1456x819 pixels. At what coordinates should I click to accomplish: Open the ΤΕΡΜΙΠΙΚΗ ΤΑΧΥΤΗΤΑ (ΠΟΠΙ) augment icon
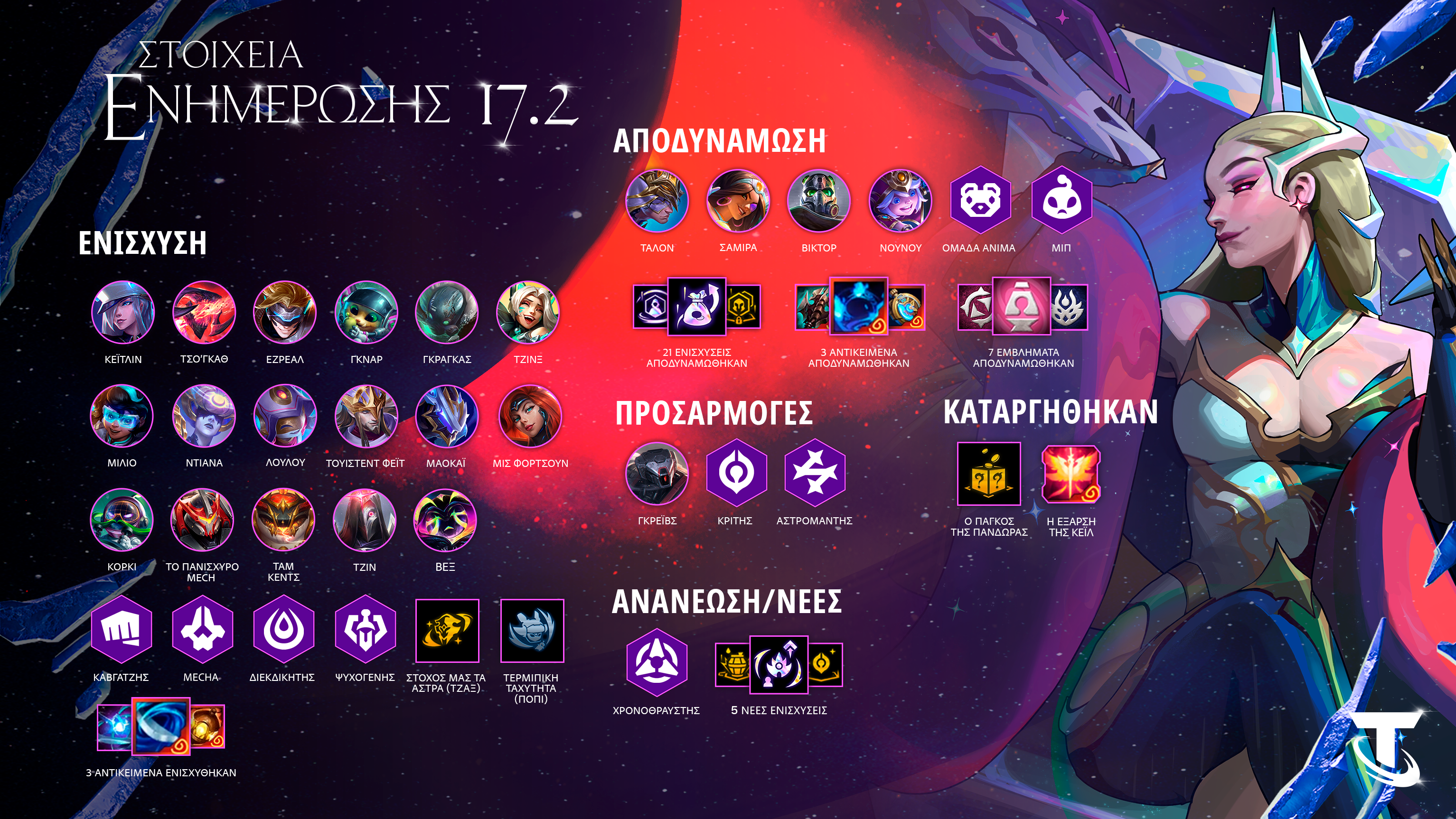pyautogui.click(x=531, y=630)
